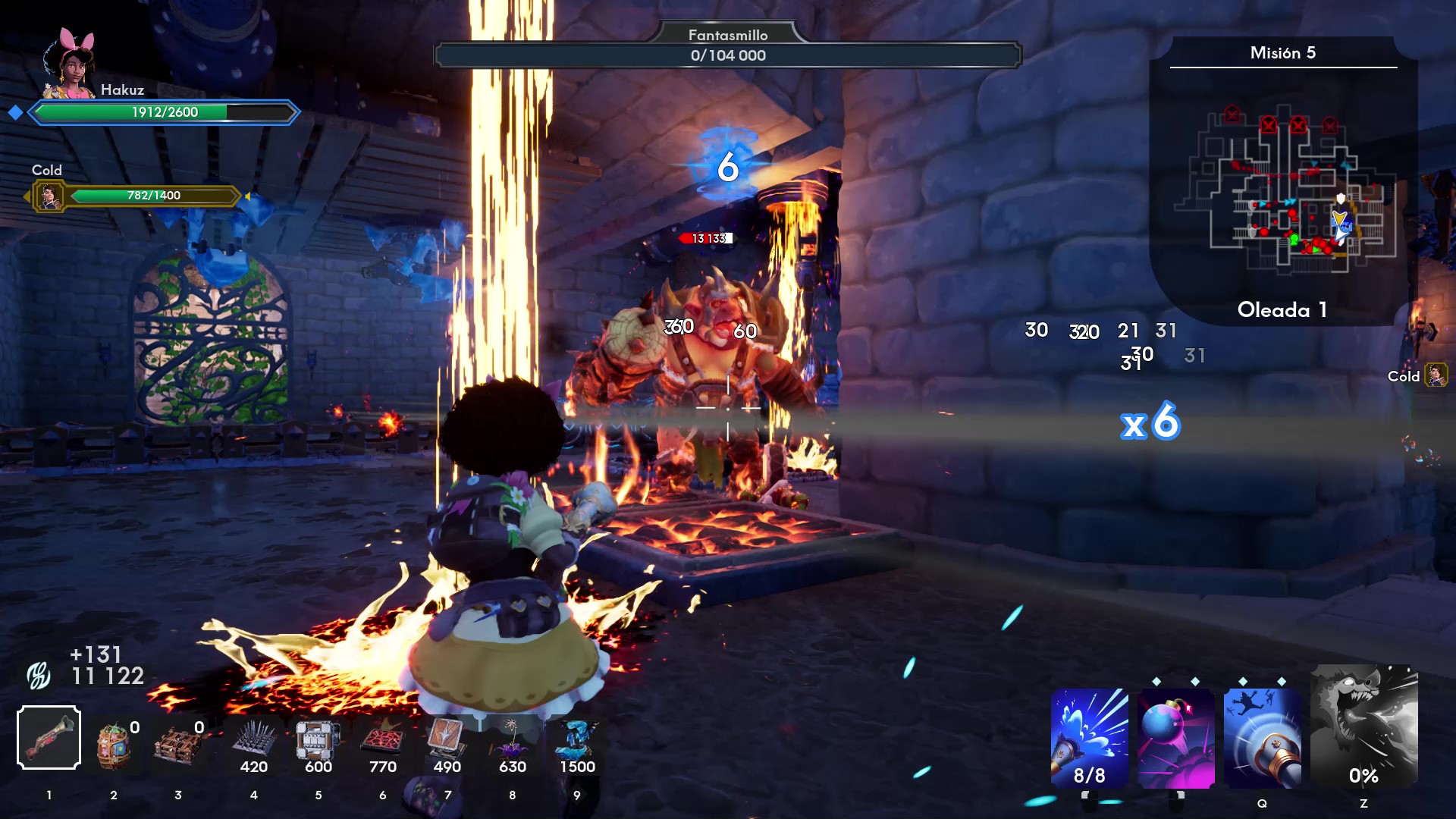Activate the shockwave knockback ability

click(1263, 738)
